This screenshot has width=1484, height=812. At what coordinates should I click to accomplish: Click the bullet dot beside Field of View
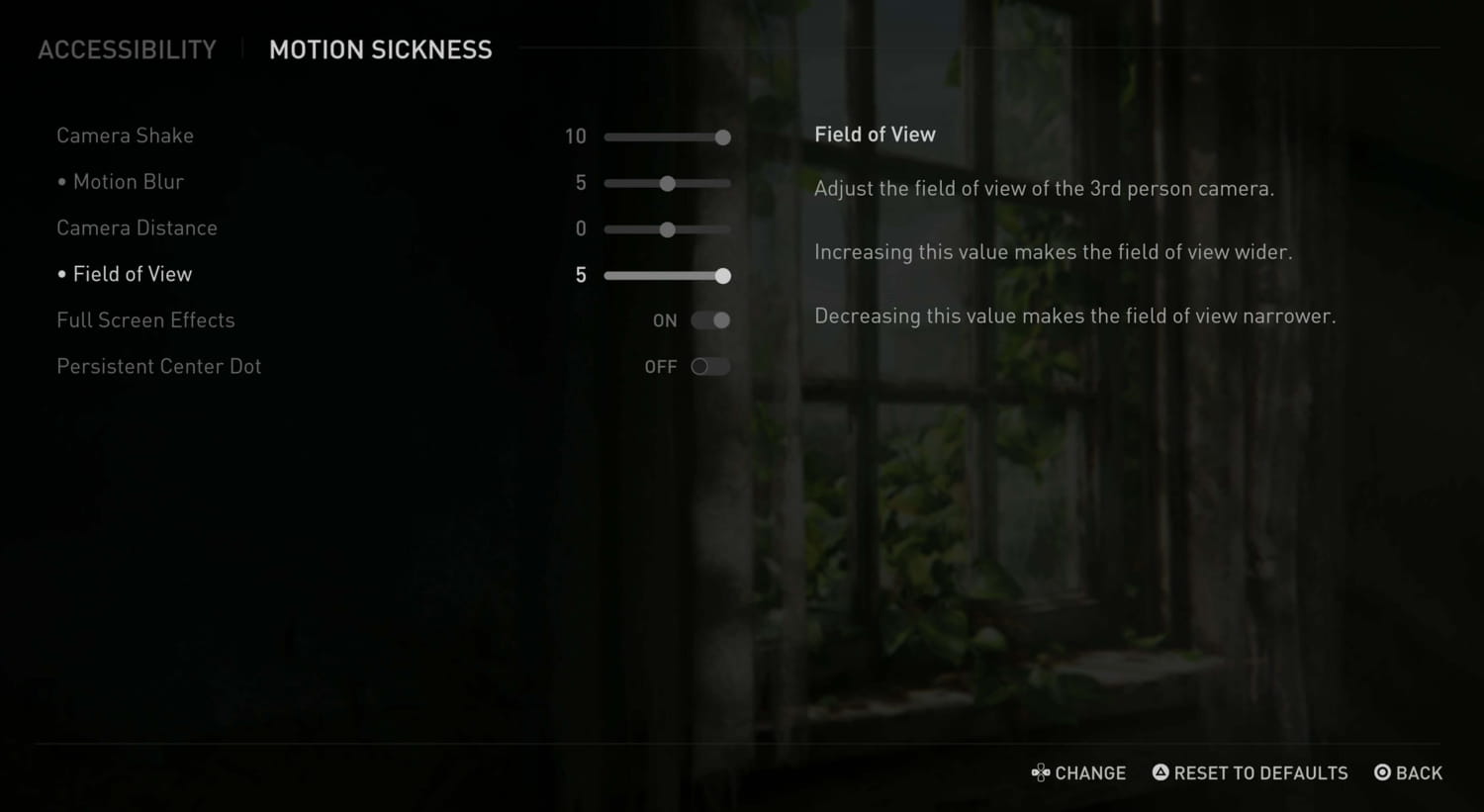pos(61,274)
